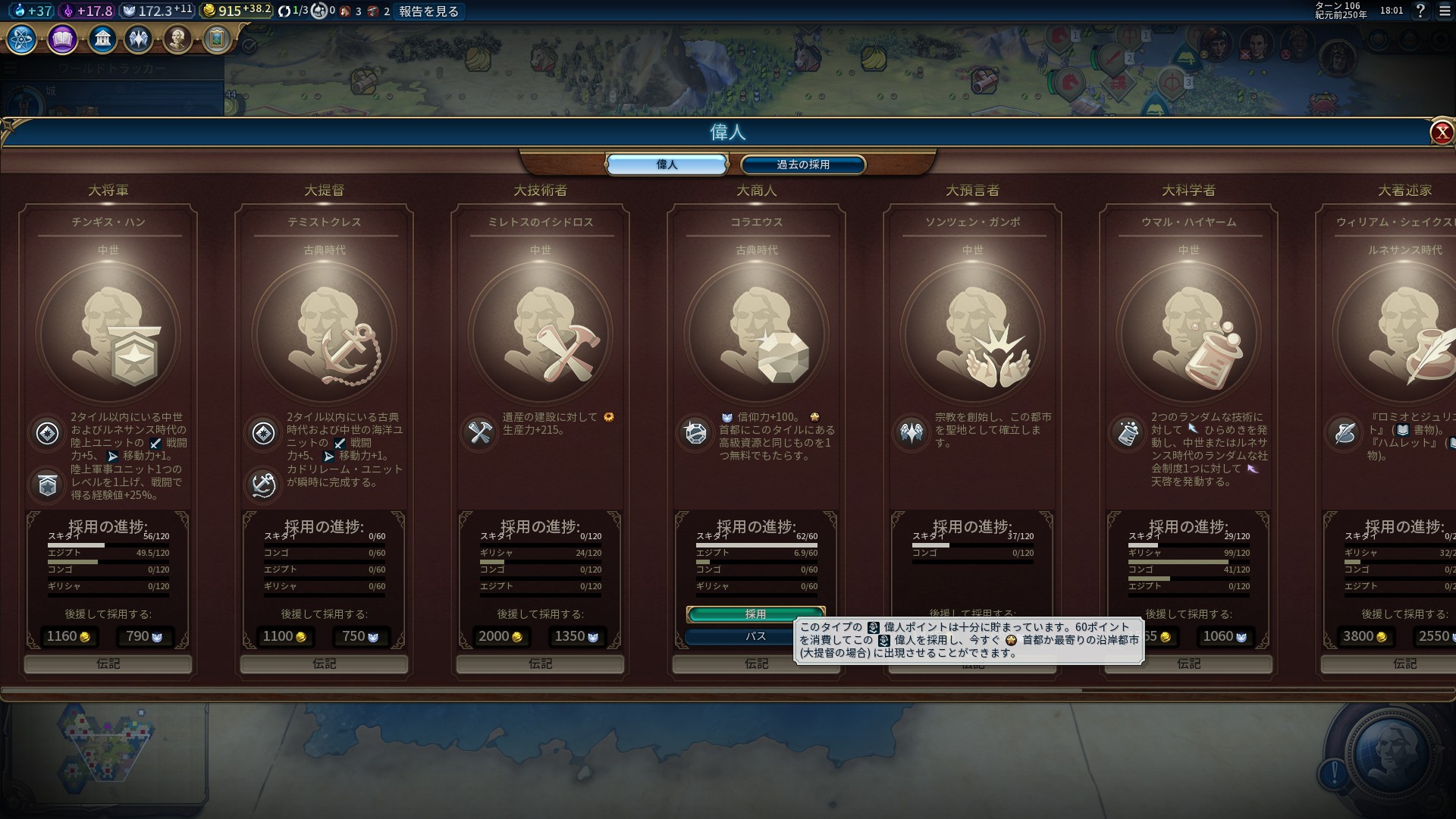This screenshot has height=819, width=1456.
Task: Buy Great Admiral with 750 faith
Action: click(x=361, y=637)
